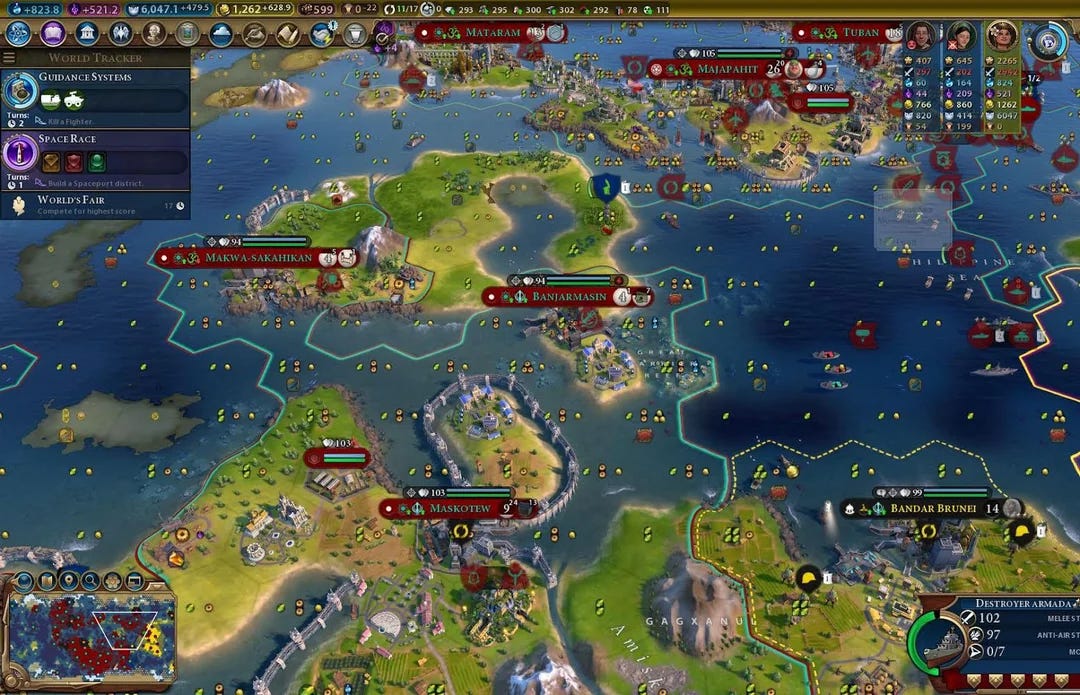Open the Bandar Brunei city banner
Image resolution: width=1080 pixels, height=695 pixels.
925,508
